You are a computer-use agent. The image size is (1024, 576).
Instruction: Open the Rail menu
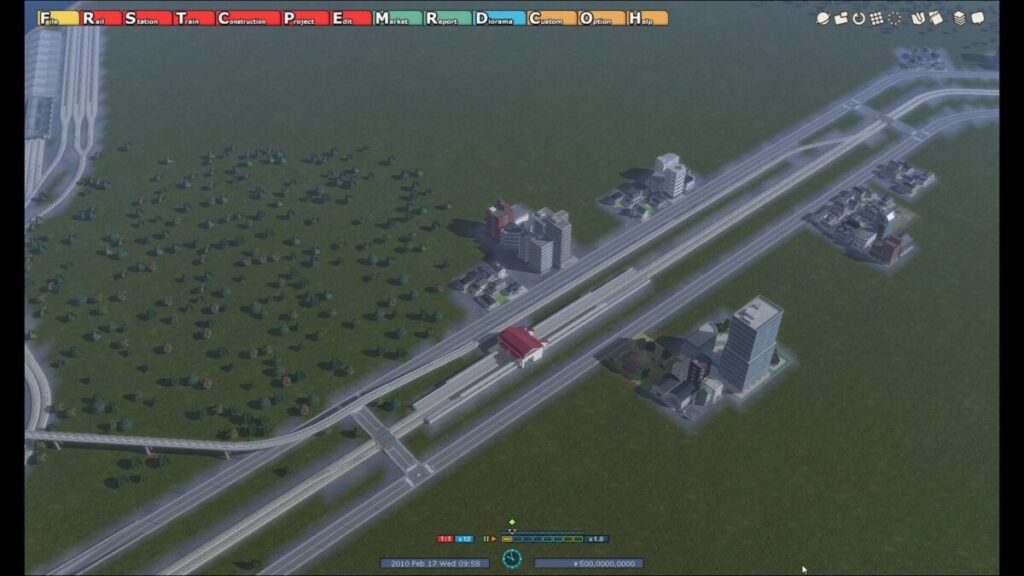(101, 18)
